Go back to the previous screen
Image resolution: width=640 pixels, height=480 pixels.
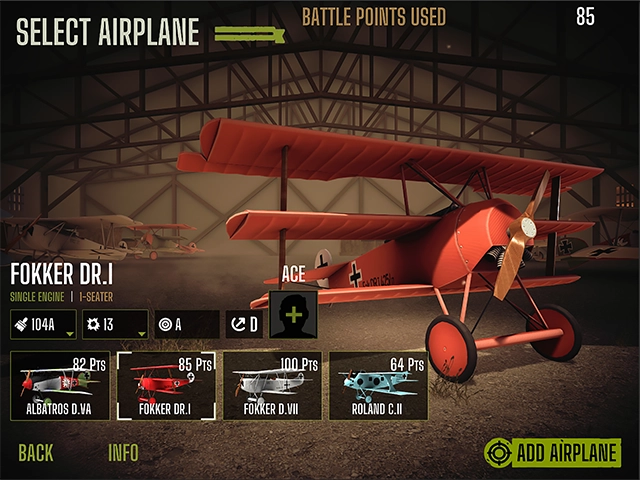pyautogui.click(x=36, y=453)
